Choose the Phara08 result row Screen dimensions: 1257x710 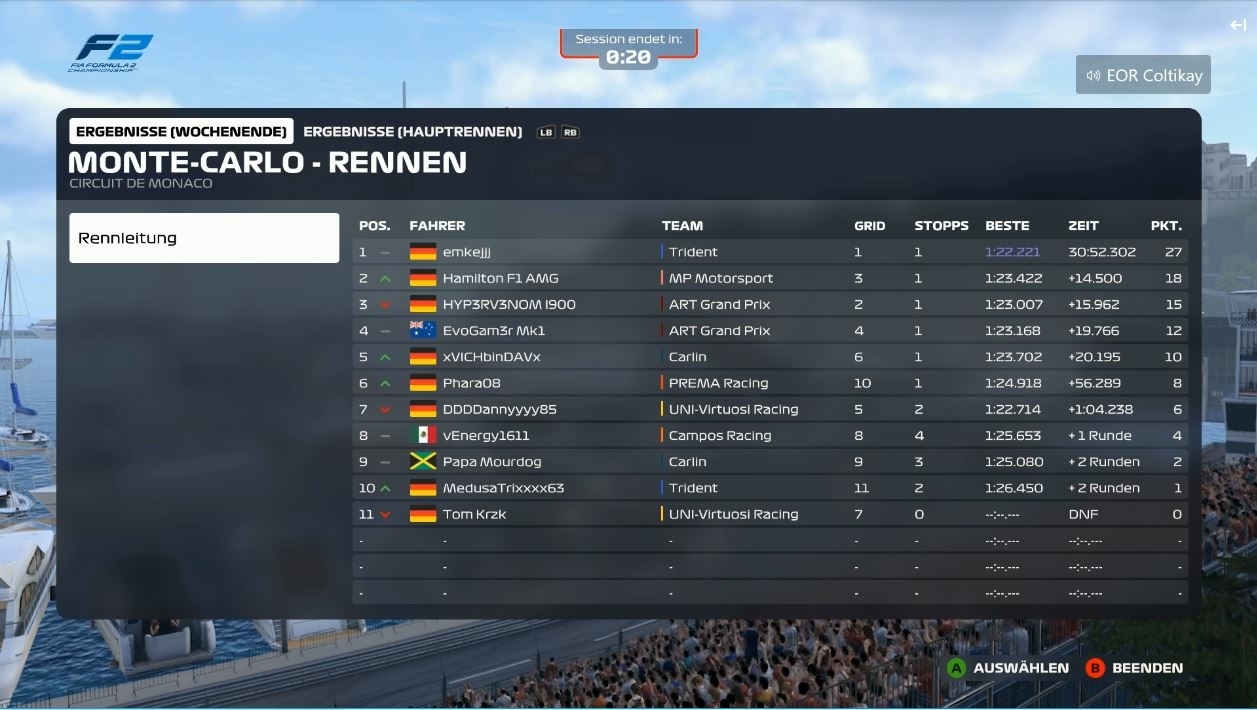tap(770, 383)
